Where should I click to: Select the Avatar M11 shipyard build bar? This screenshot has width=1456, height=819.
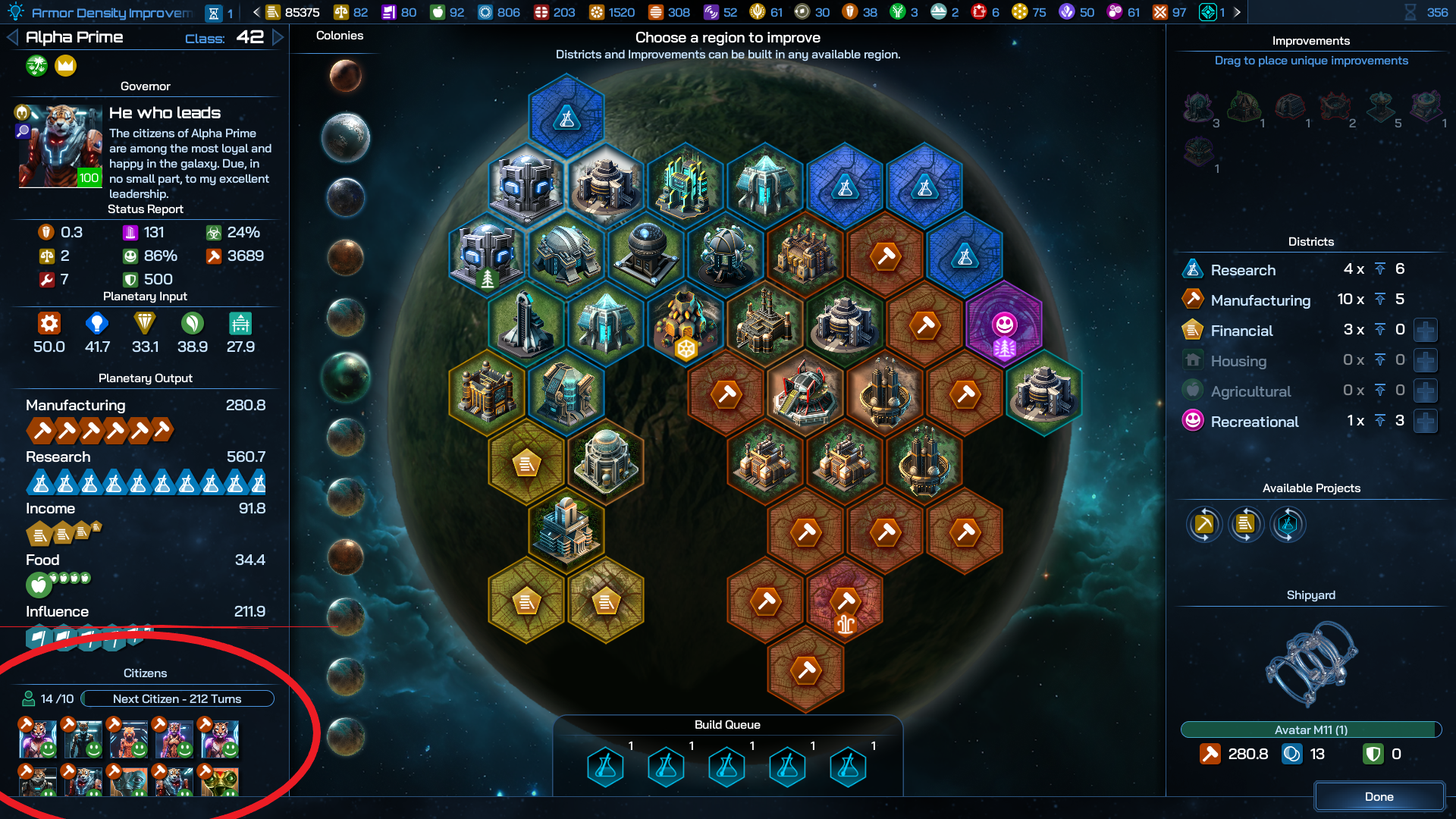(1310, 730)
